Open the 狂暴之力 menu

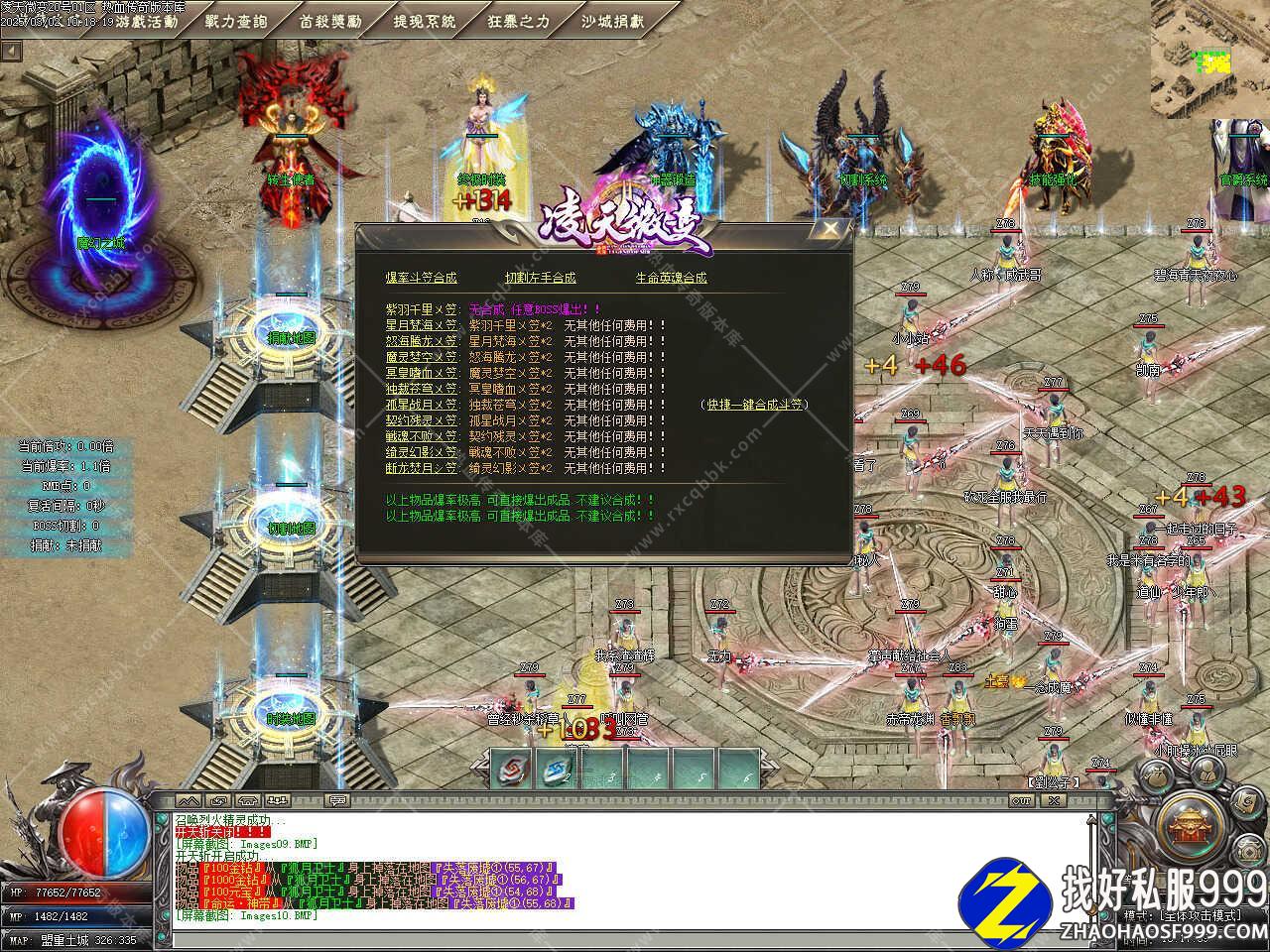(x=518, y=20)
